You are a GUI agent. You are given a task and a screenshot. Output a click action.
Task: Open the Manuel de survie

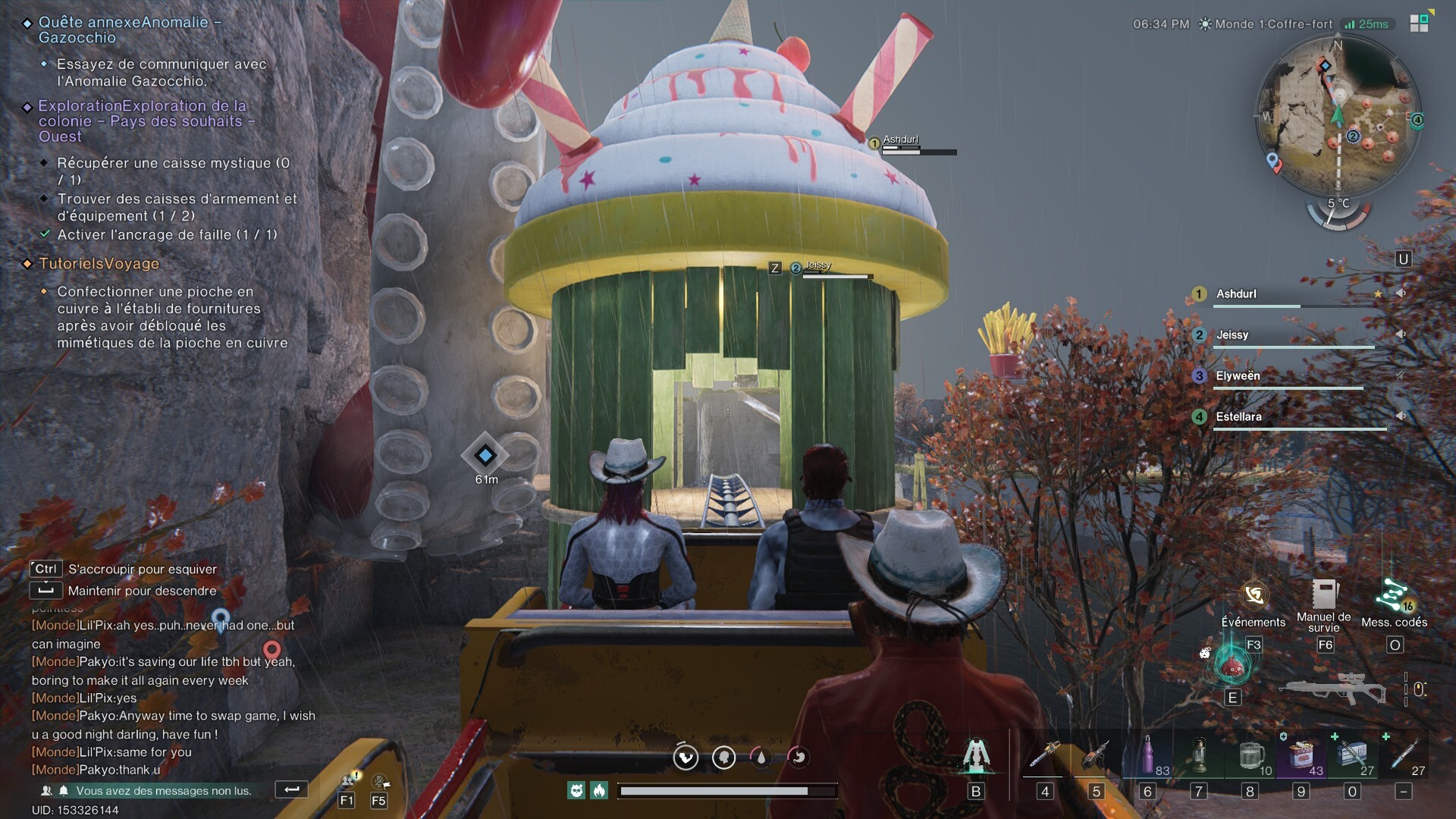(x=1324, y=595)
